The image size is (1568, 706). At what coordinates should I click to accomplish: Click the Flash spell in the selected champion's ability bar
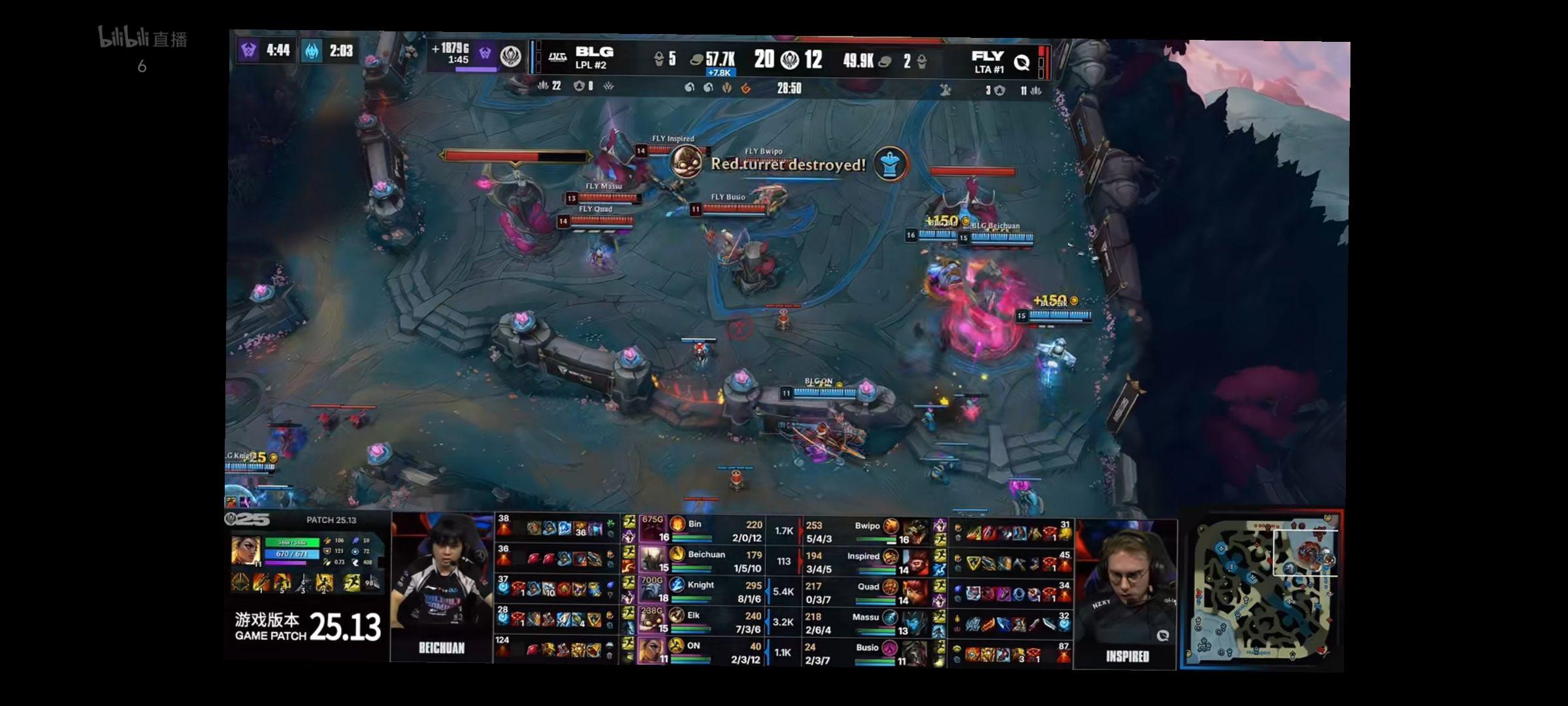pyautogui.click(x=353, y=582)
